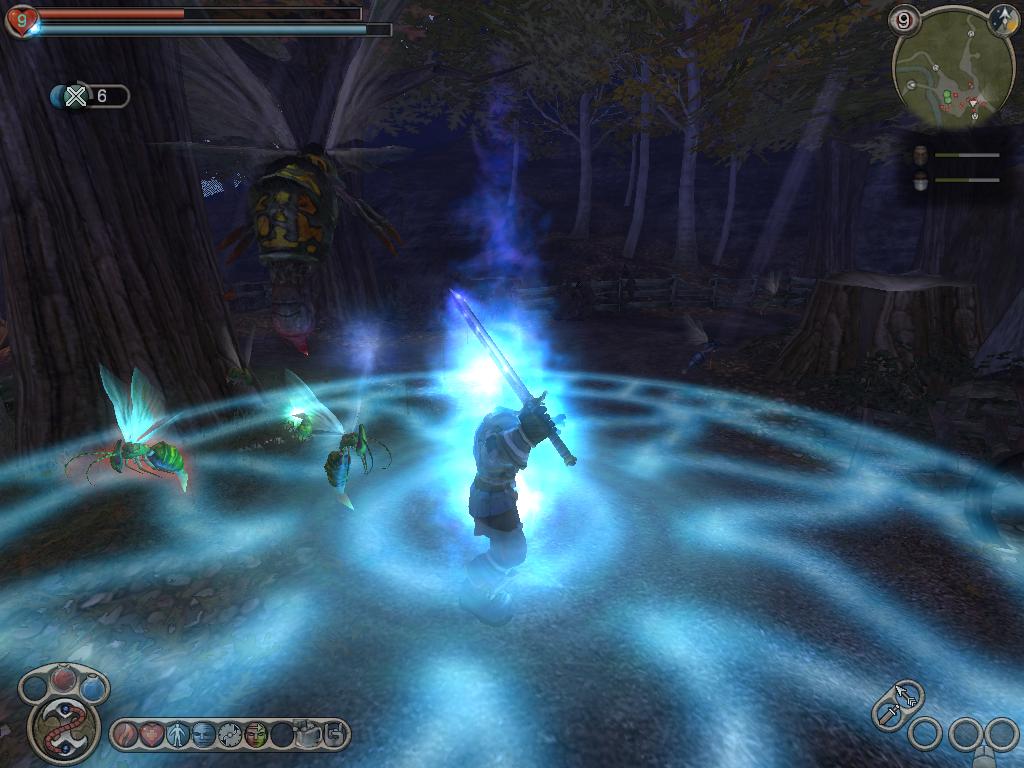This screenshot has height=768, width=1024.
Task: Click the green marker on the minimap
Action: 947,97
